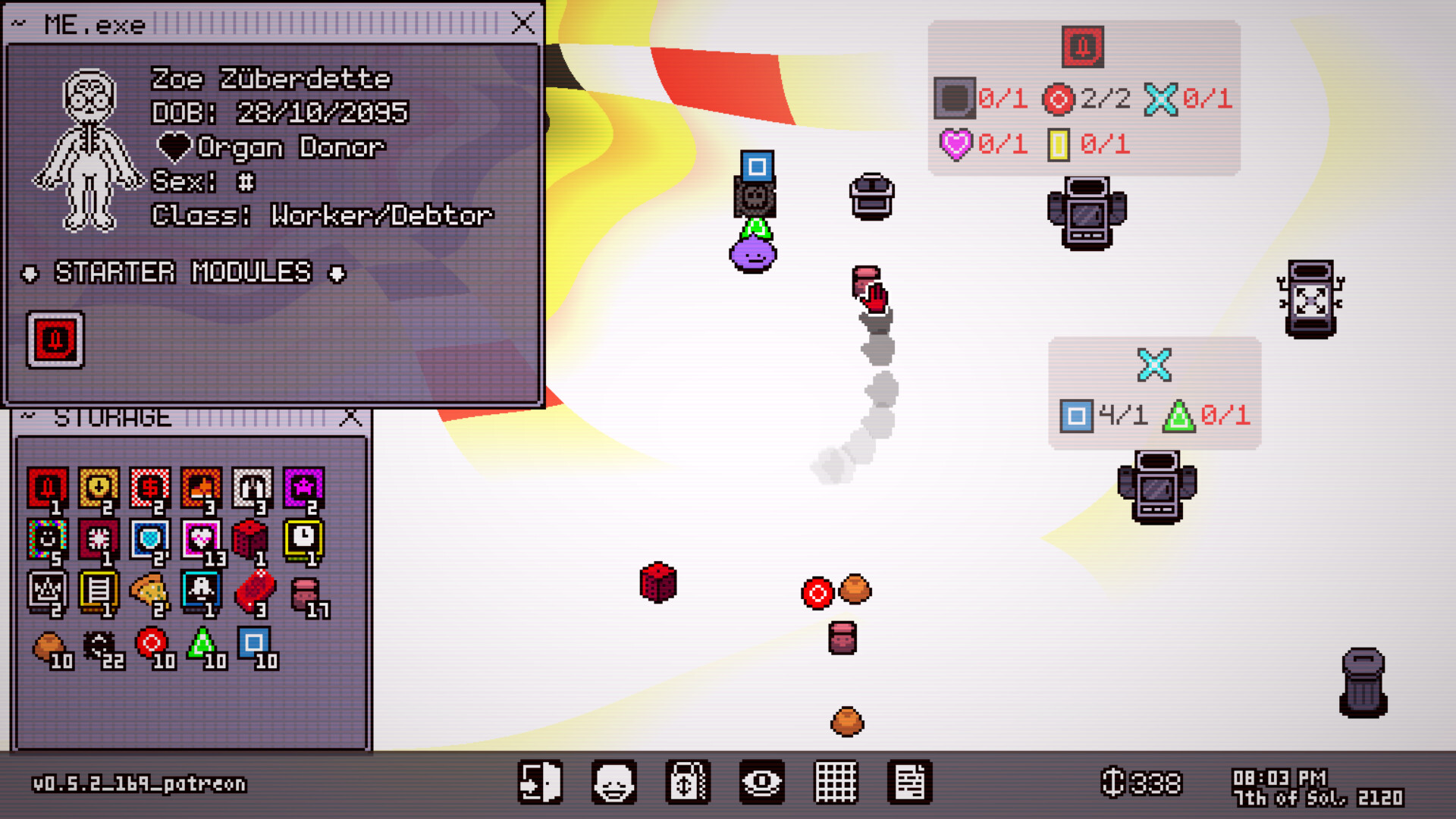The image size is (1456, 819).
Task: Click the currency counter showing 338
Action: point(1141,782)
